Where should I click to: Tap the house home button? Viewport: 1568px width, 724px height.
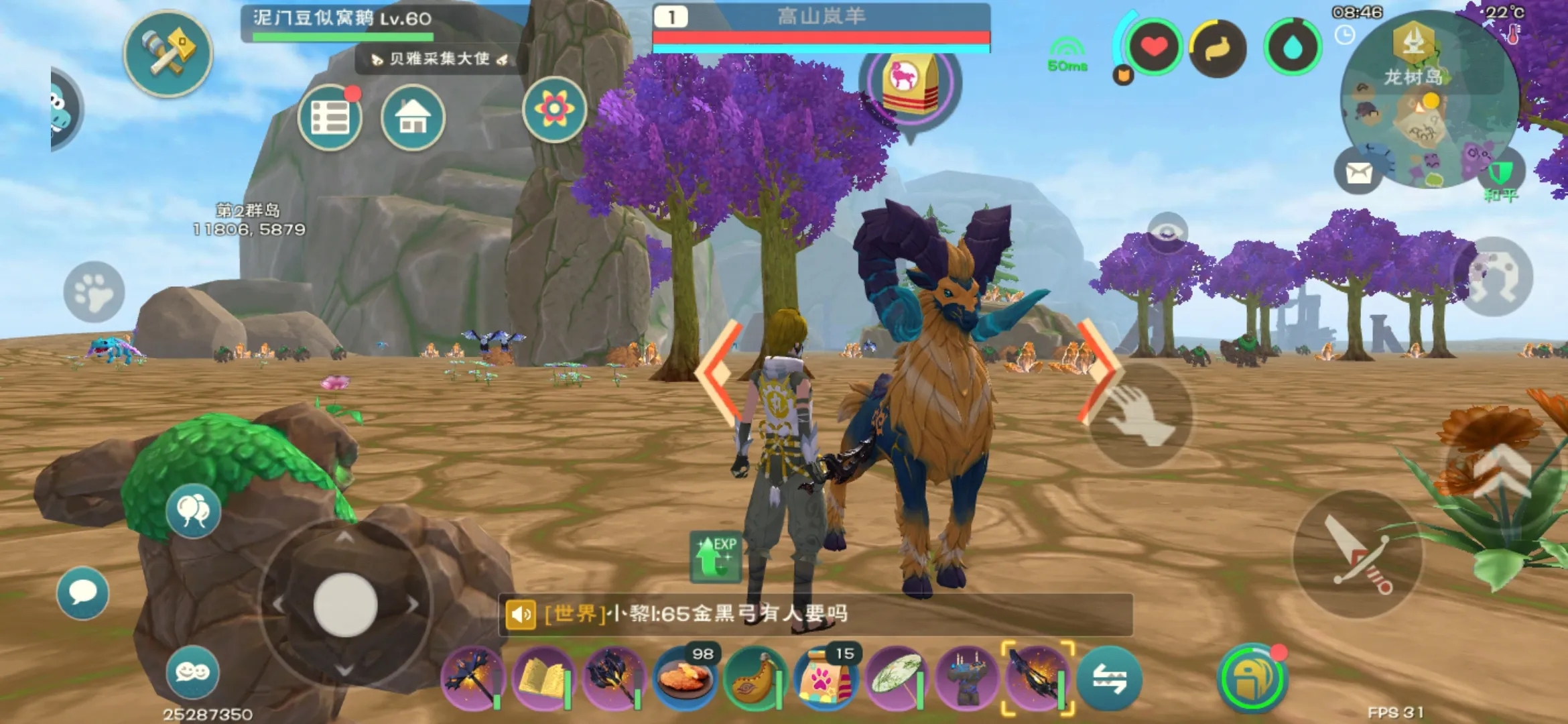click(413, 118)
